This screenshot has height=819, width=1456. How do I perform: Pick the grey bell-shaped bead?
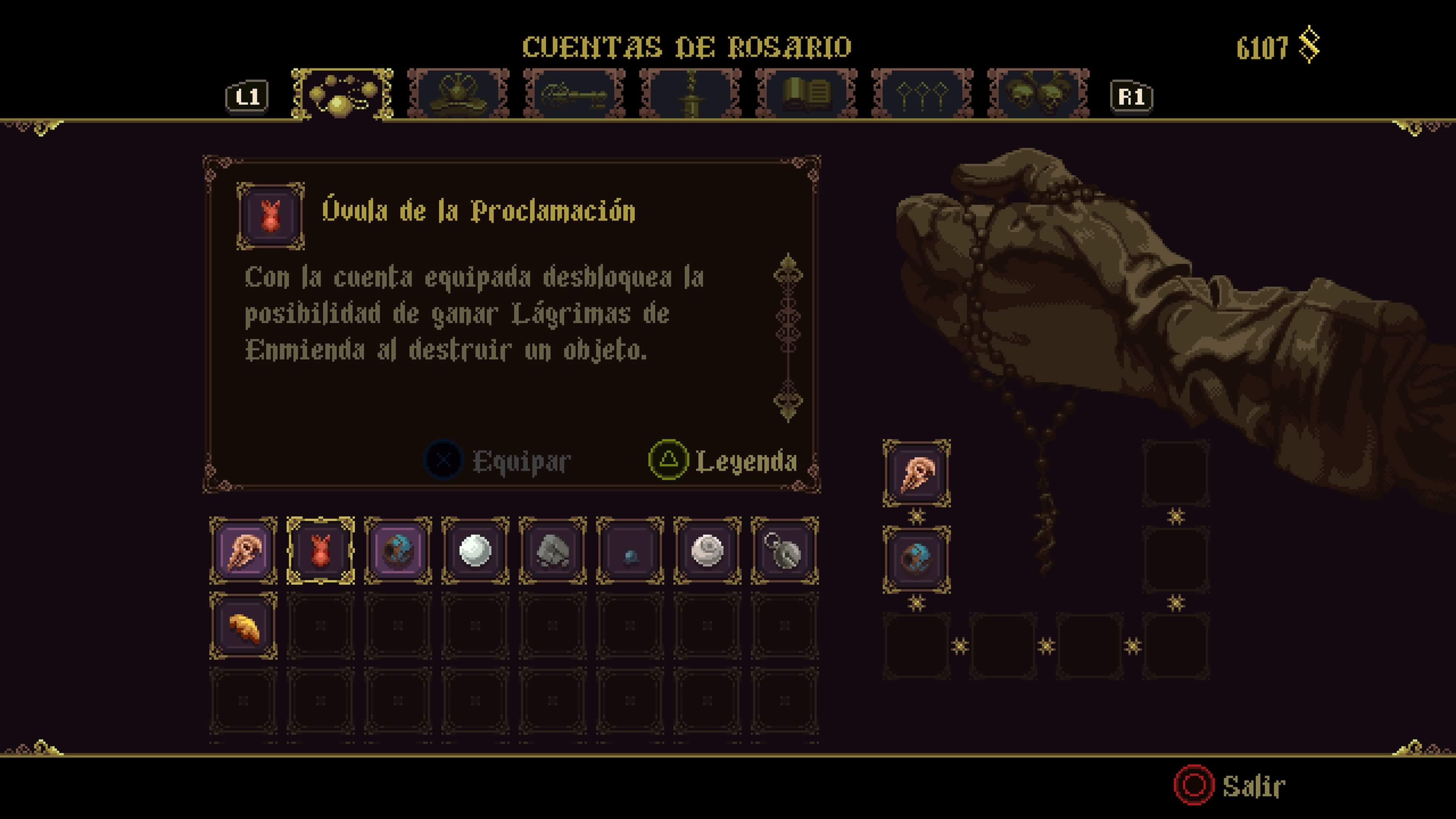click(784, 551)
